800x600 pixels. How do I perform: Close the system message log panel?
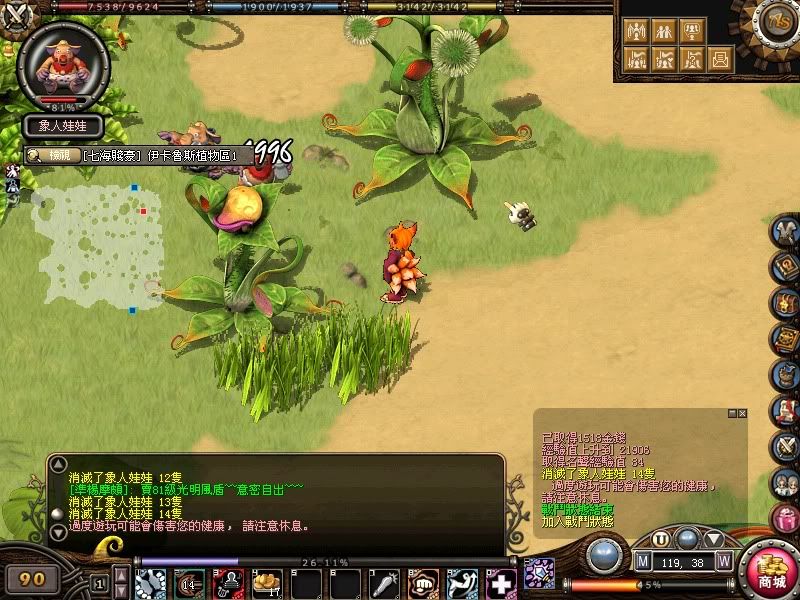(x=742, y=413)
